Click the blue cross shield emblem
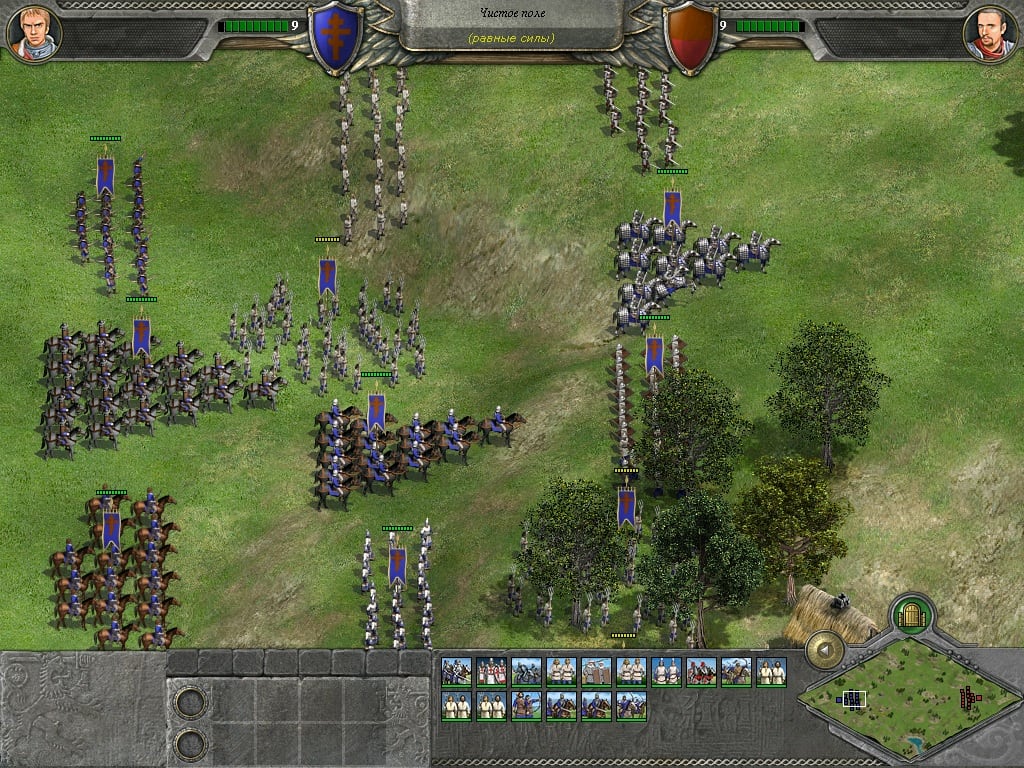Viewport: 1024px width, 768px height. click(335, 36)
